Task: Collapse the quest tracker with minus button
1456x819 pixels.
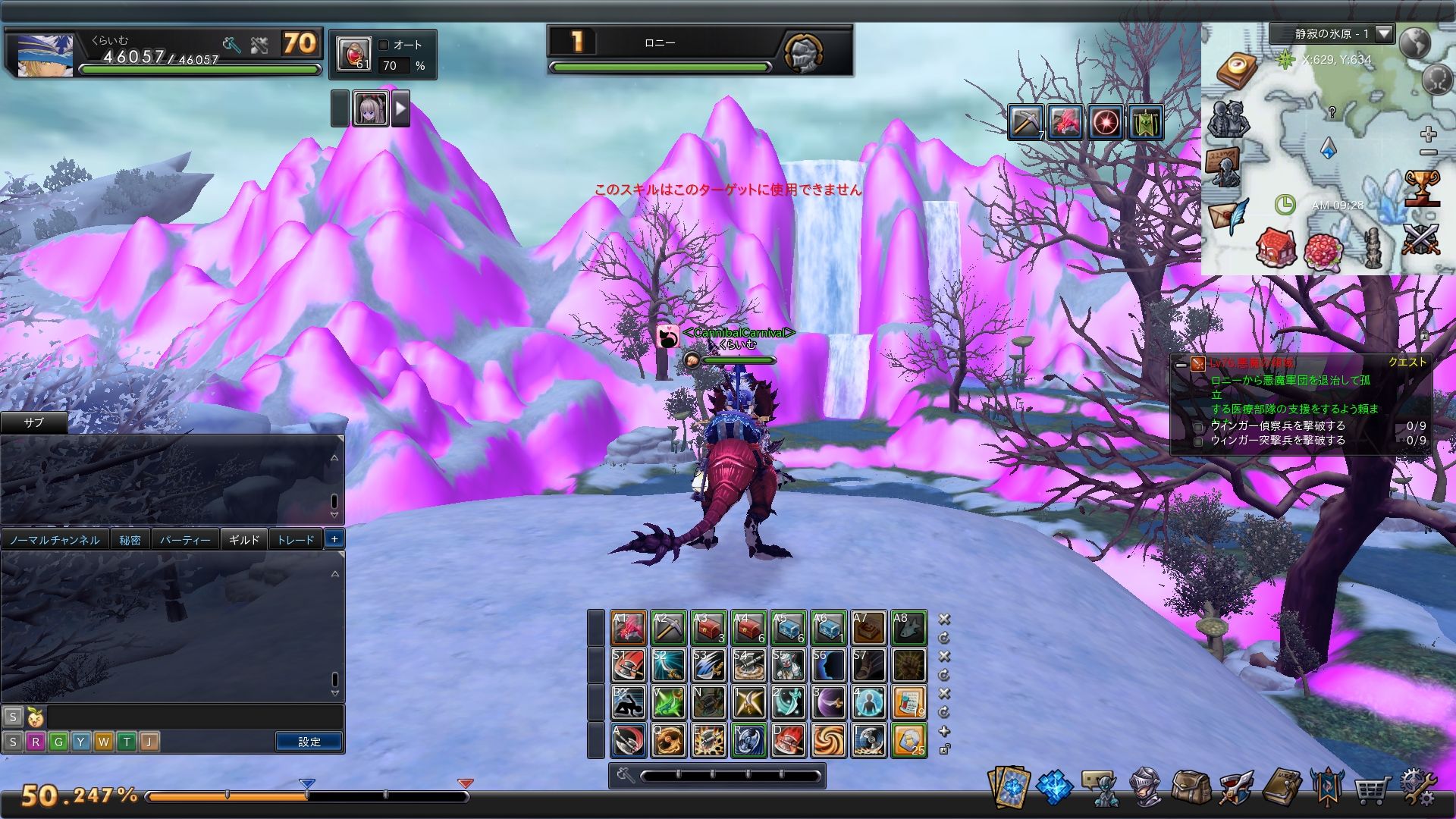Action: tap(1181, 364)
